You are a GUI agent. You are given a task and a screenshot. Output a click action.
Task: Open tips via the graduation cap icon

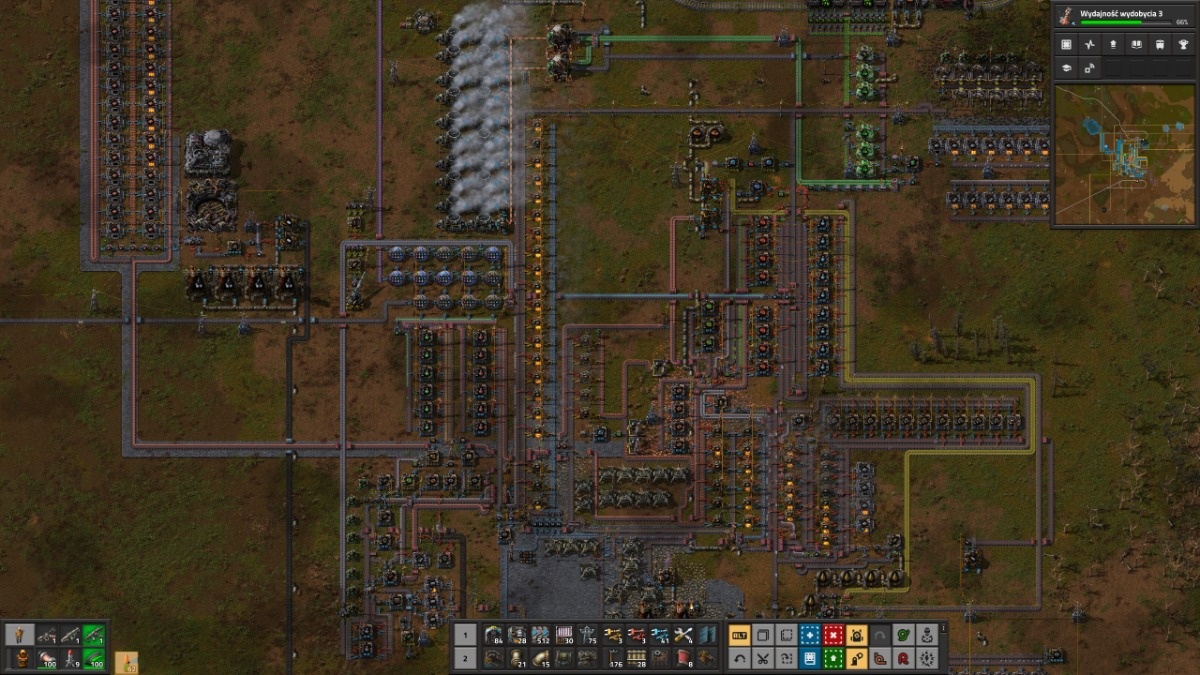pyautogui.click(x=1067, y=68)
